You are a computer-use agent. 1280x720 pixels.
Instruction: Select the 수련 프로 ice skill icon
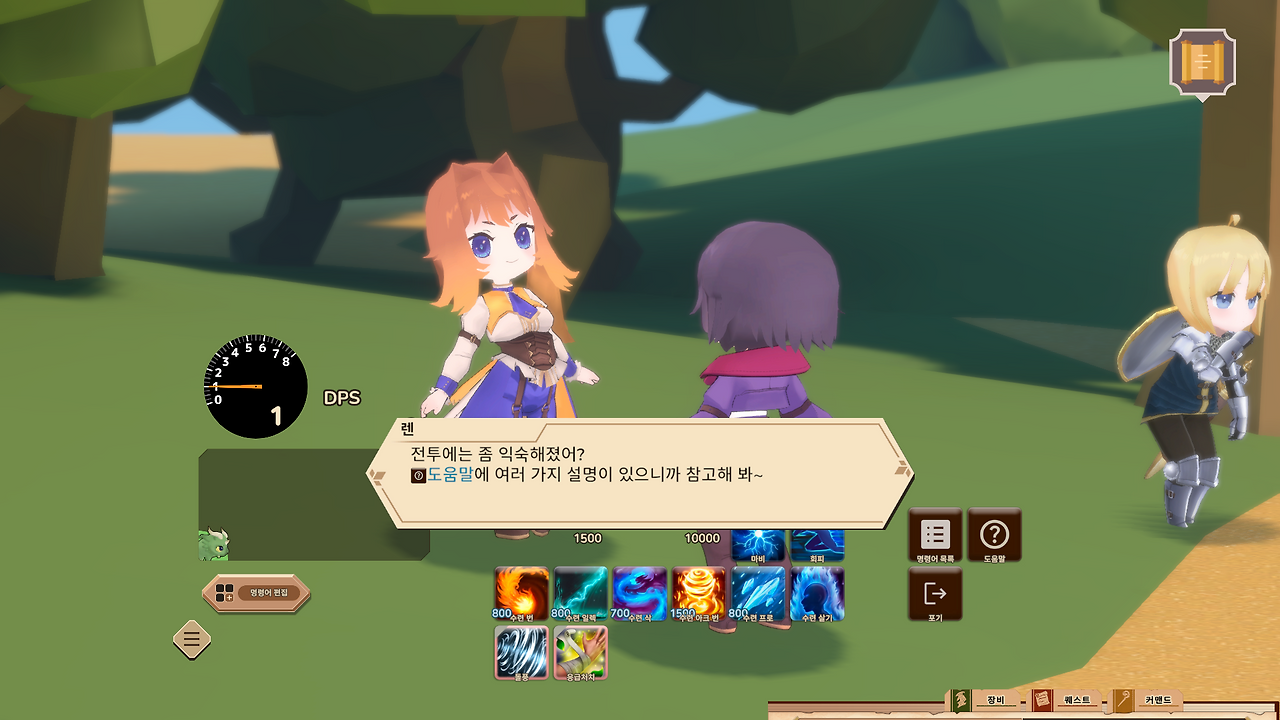760,592
